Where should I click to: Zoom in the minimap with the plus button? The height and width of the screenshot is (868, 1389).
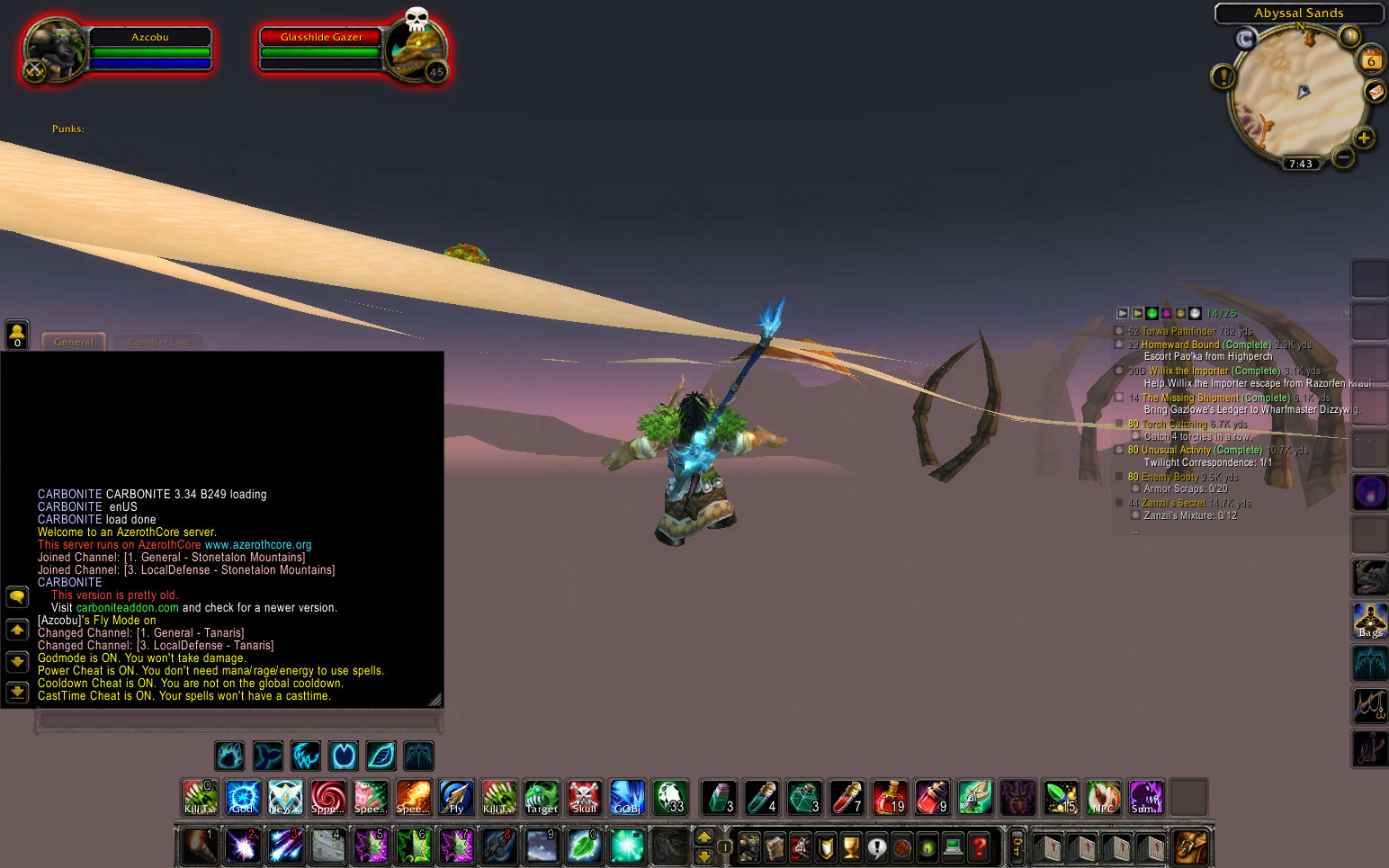[x=1366, y=139]
